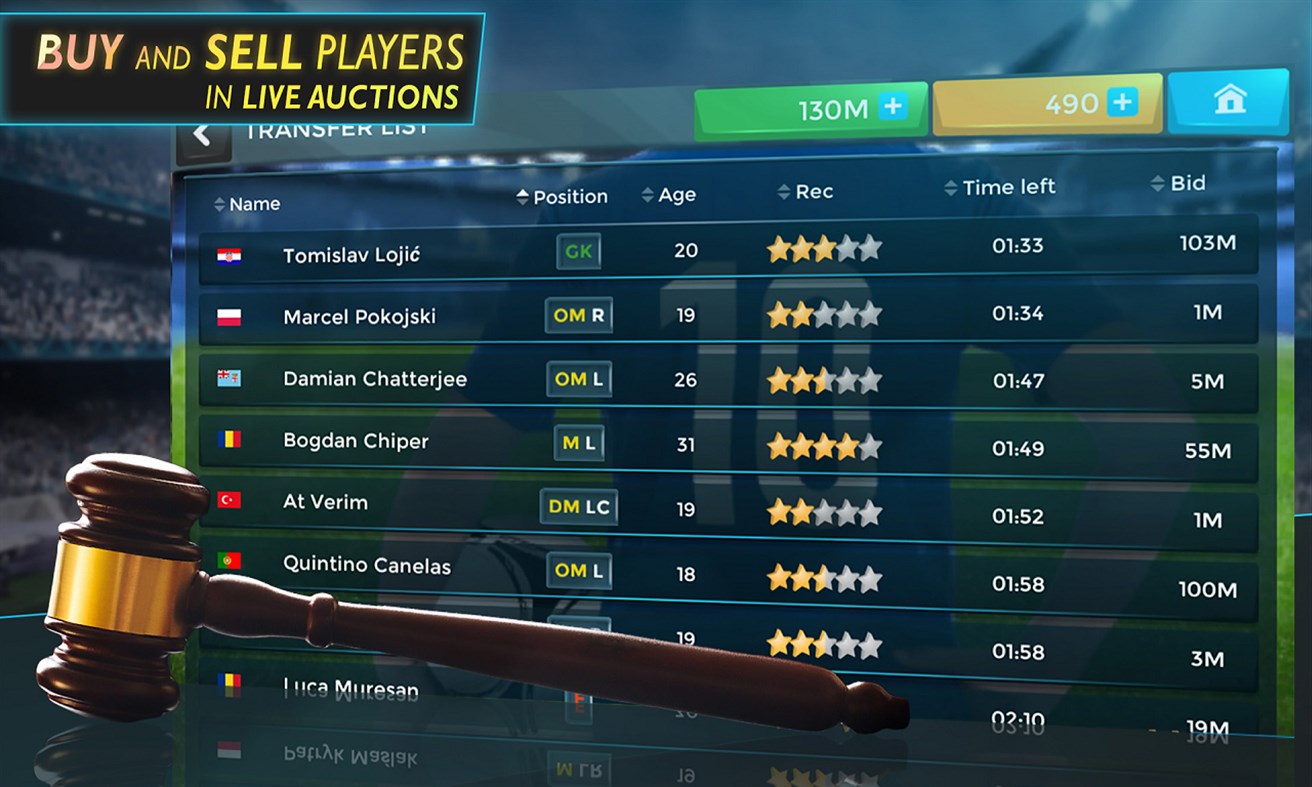This screenshot has height=787, width=1312.
Task: Go back using the arrow button
Action: pos(203,136)
